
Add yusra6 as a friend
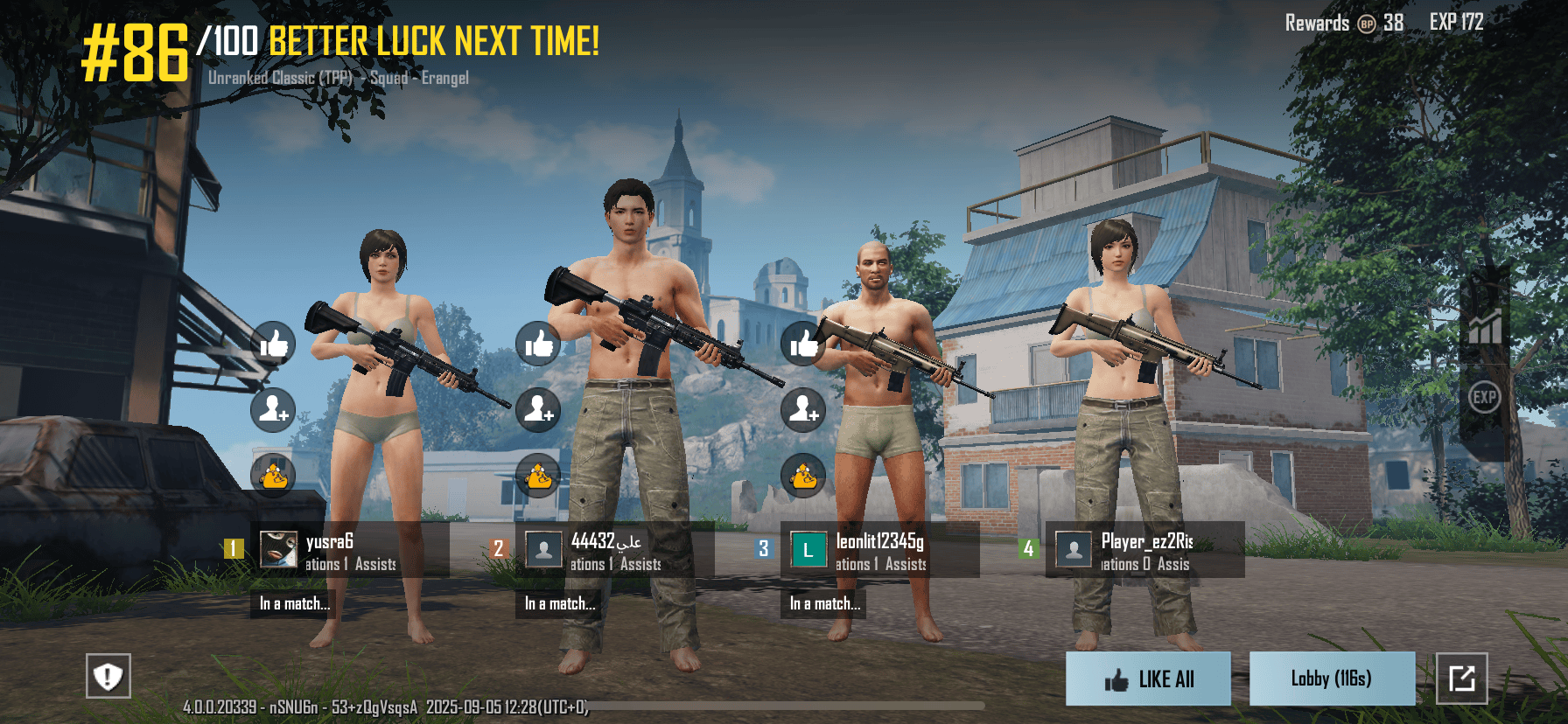[273, 409]
